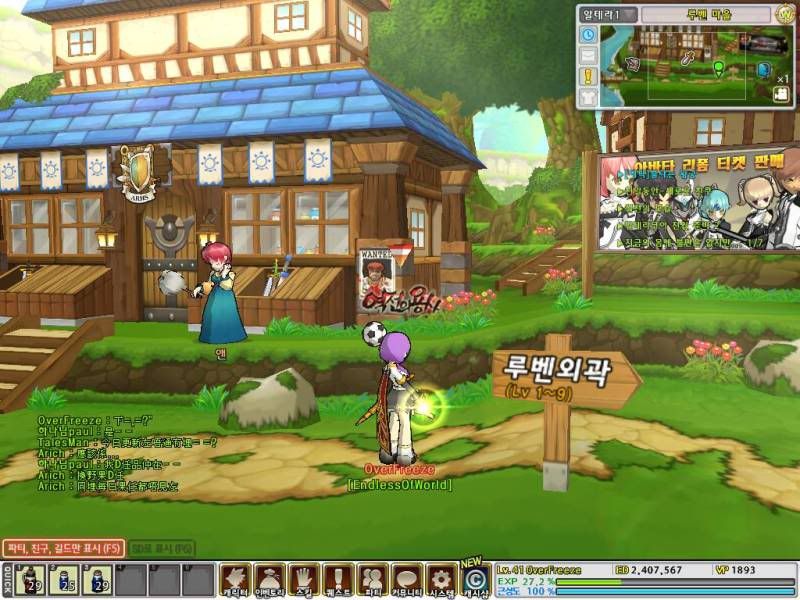Open the 캐시샵 cash shop
The image size is (800, 600).
pos(475,579)
